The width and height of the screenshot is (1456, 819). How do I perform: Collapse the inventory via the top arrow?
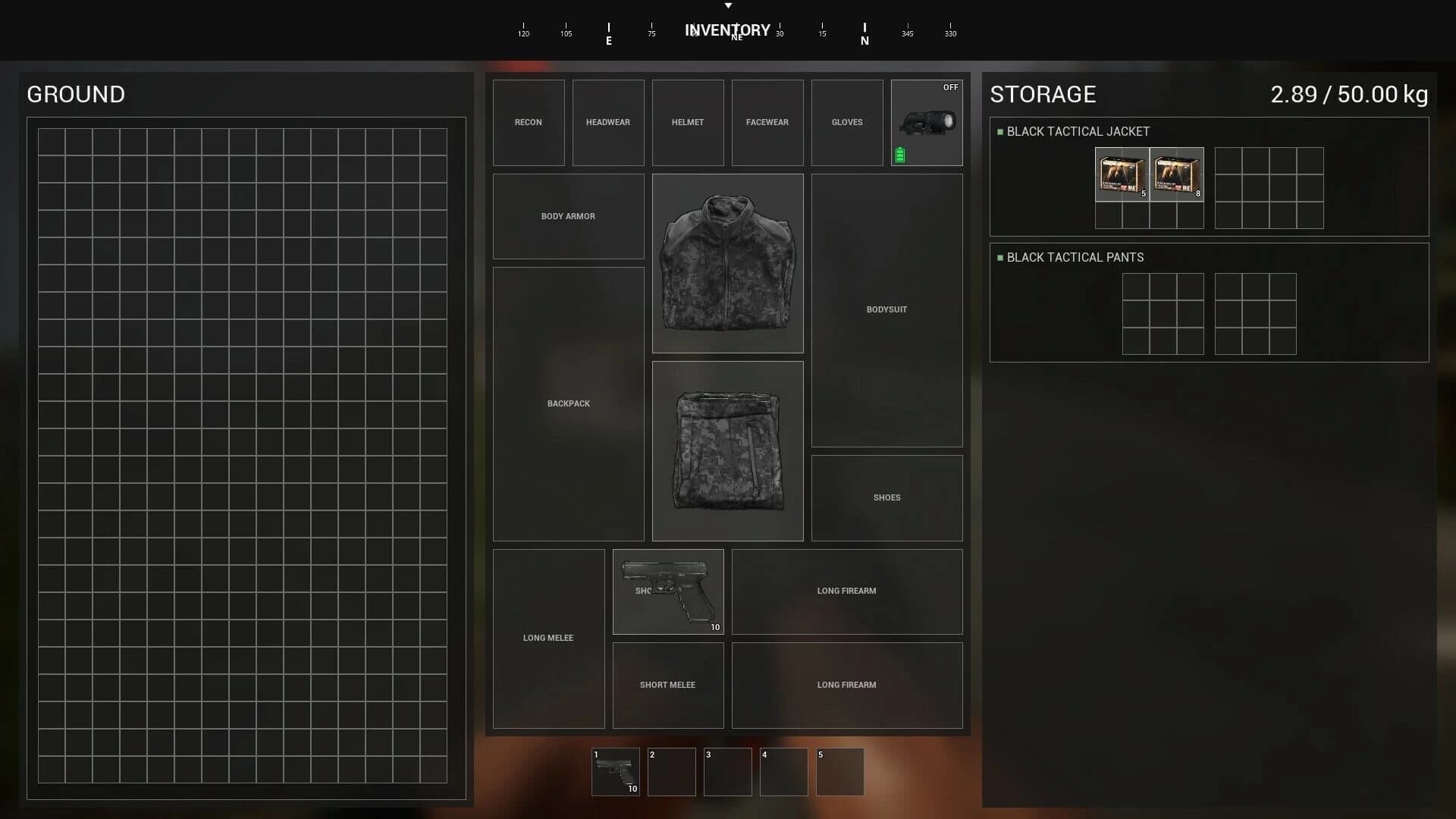click(x=728, y=5)
